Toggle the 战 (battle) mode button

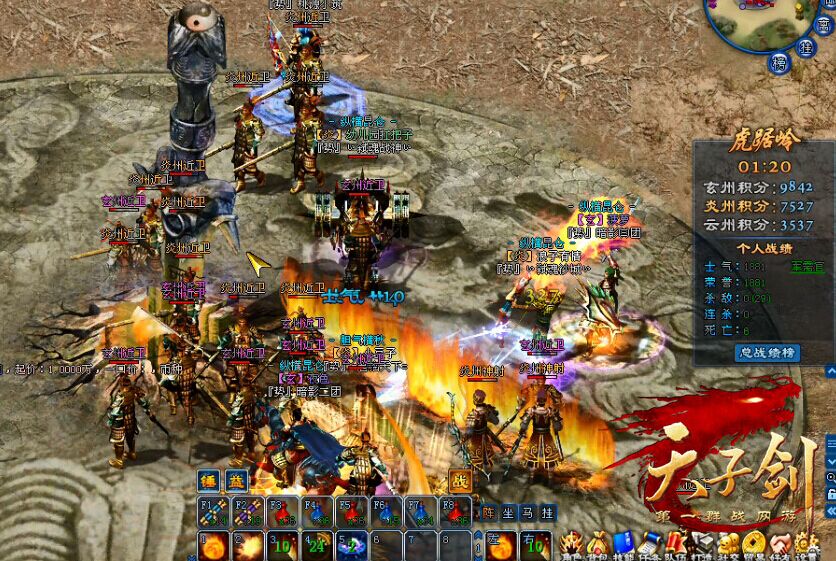tap(461, 479)
